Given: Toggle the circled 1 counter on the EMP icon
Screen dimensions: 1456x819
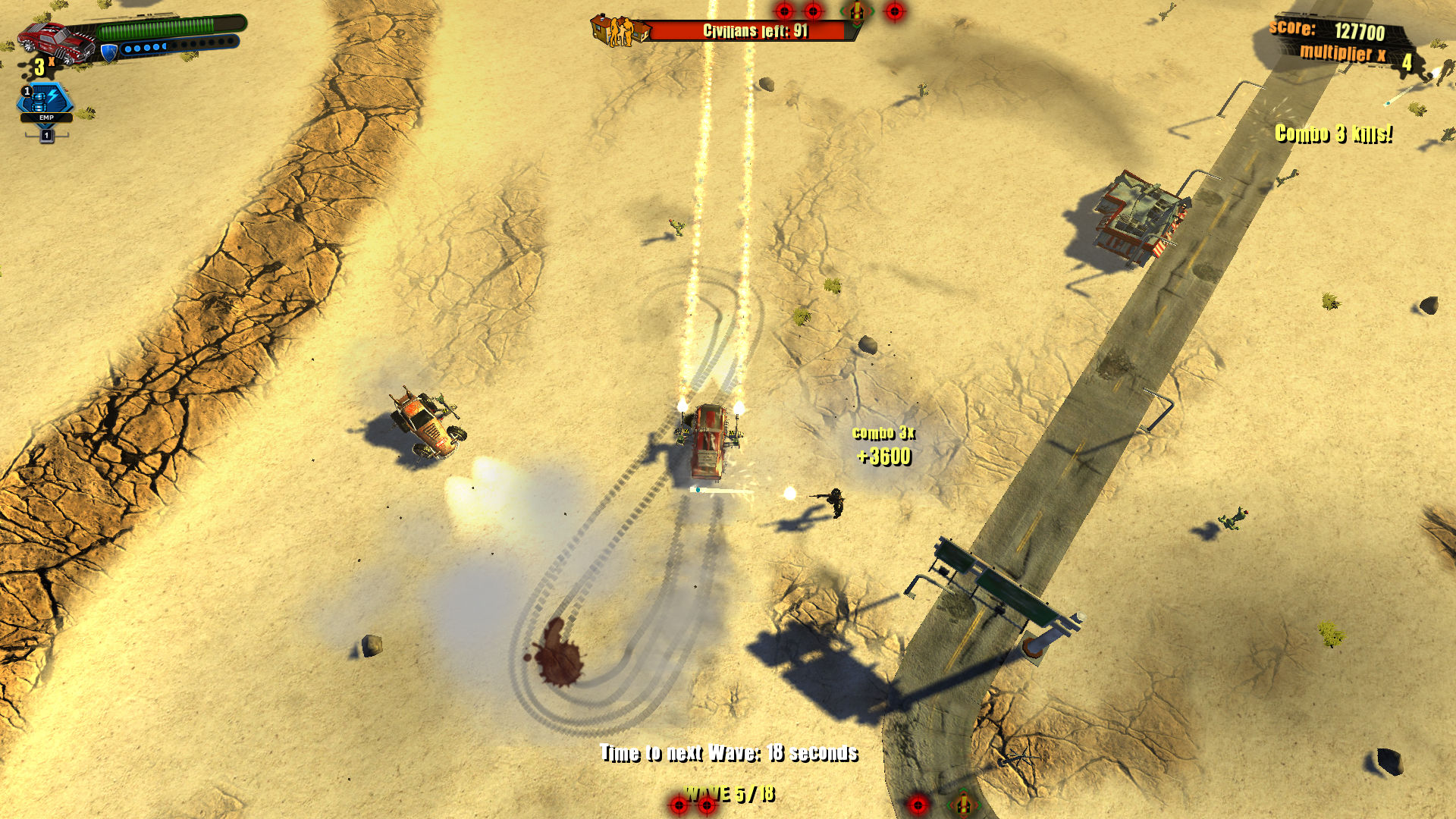Looking at the screenshot, I should pos(27,91).
